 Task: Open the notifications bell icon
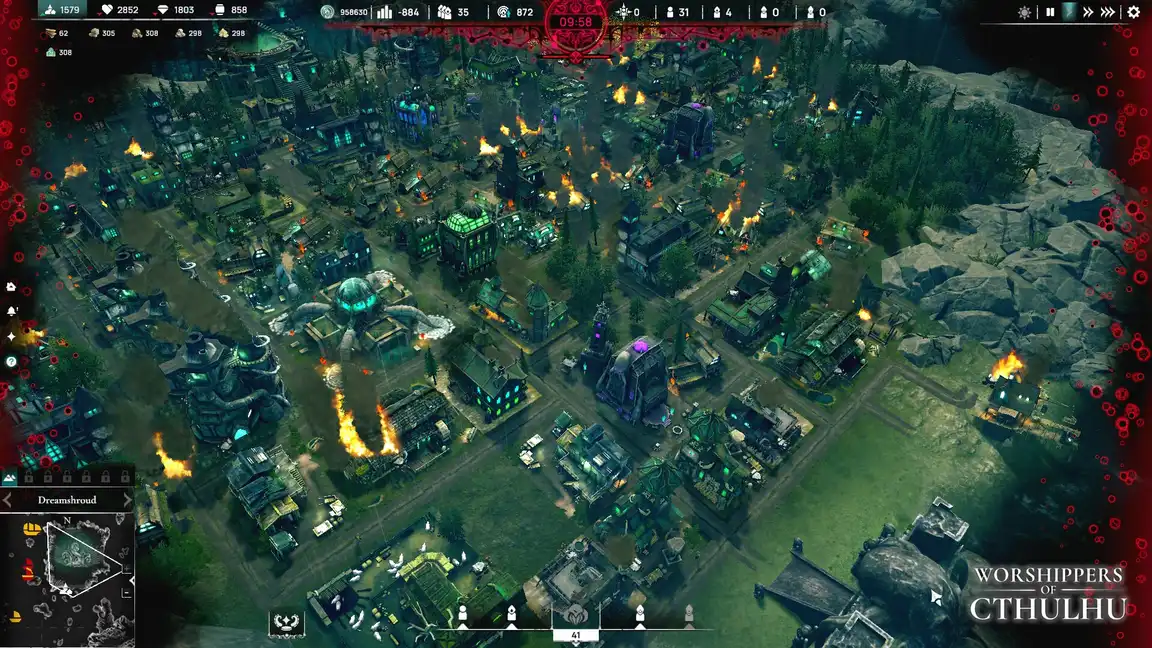[x=11, y=311]
